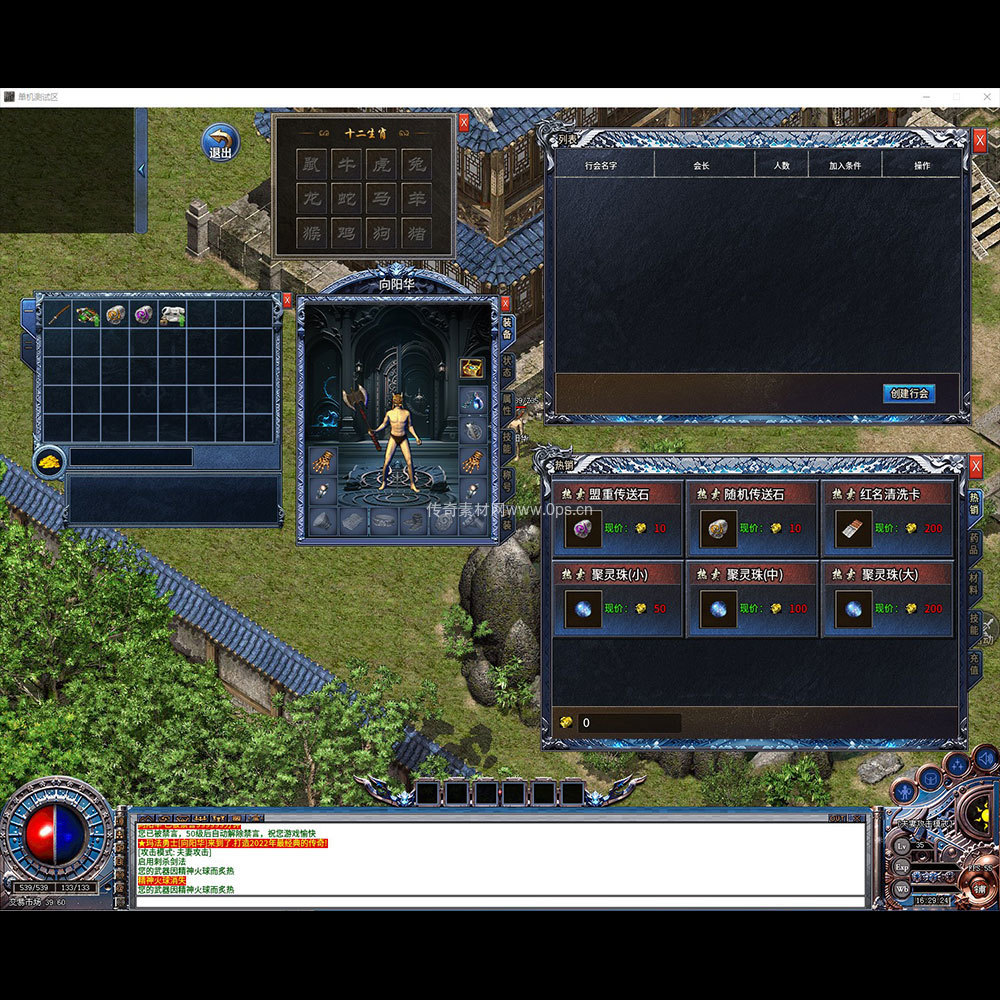Select the sword item in the bag
The height and width of the screenshot is (1000, 1000).
58,315
